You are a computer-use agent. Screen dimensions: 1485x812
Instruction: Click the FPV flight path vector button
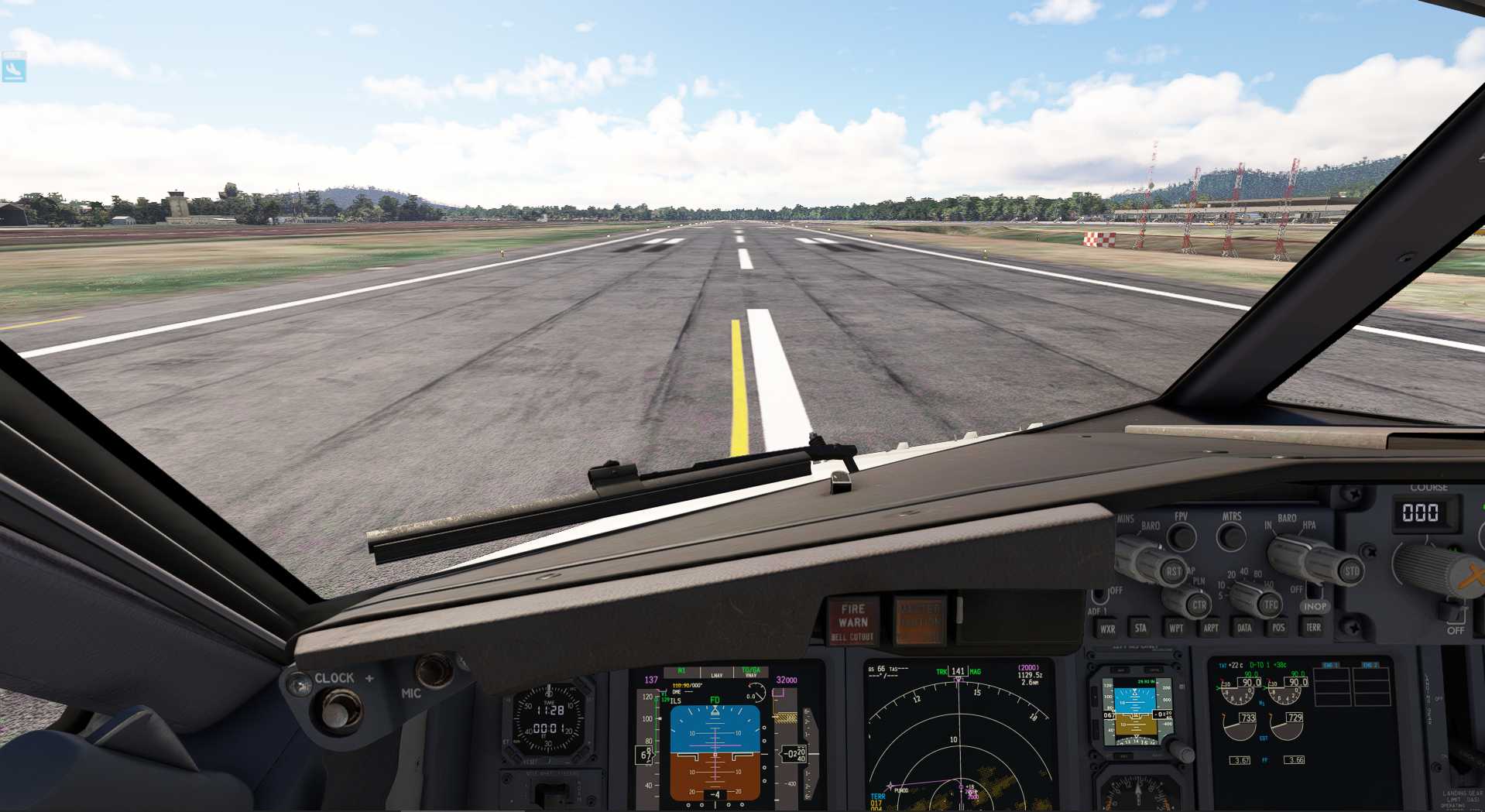(x=1181, y=535)
